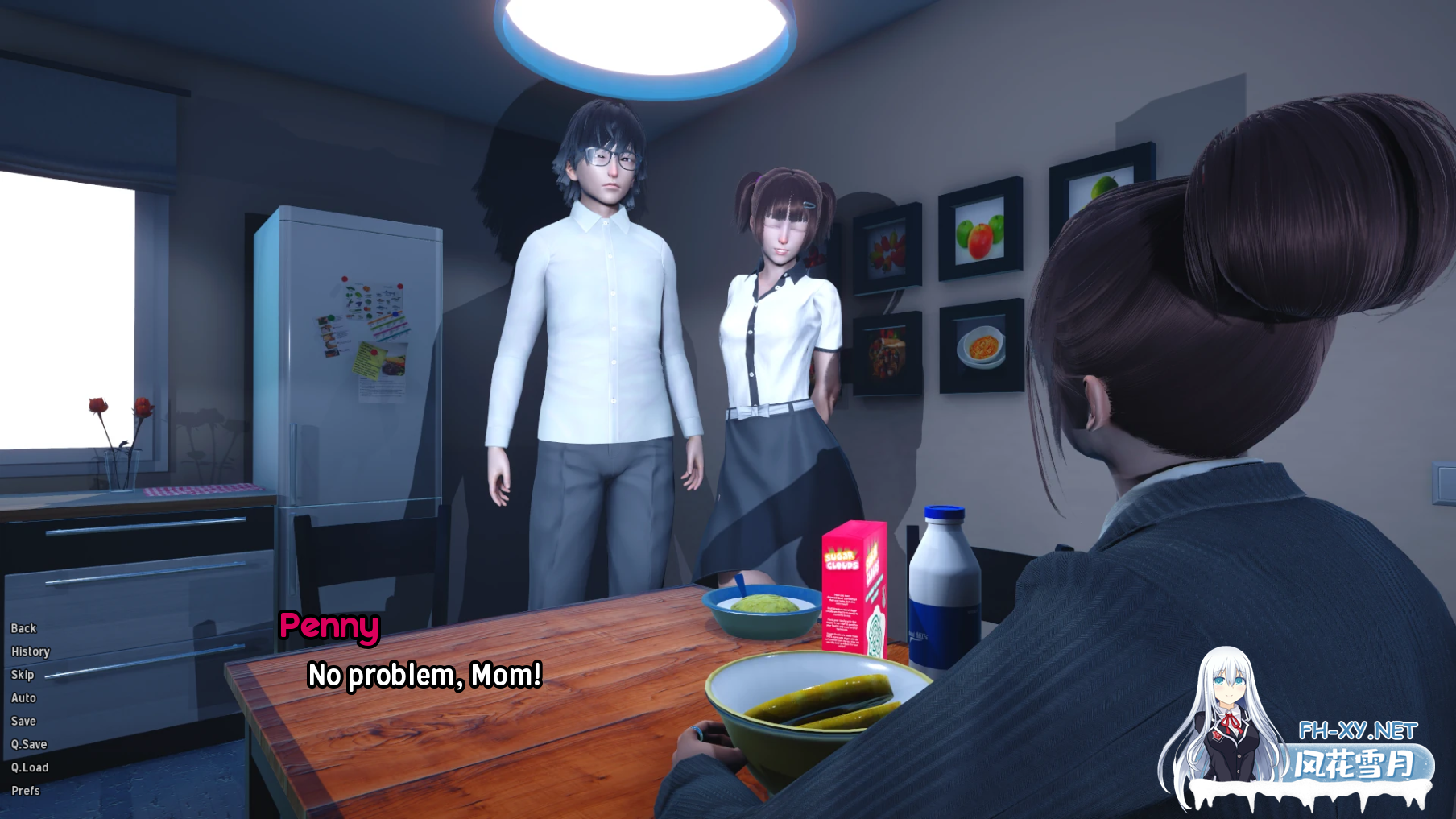This screenshot has width=1456, height=819.
Task: Rewind dialogue using the Back option
Action: click(23, 628)
